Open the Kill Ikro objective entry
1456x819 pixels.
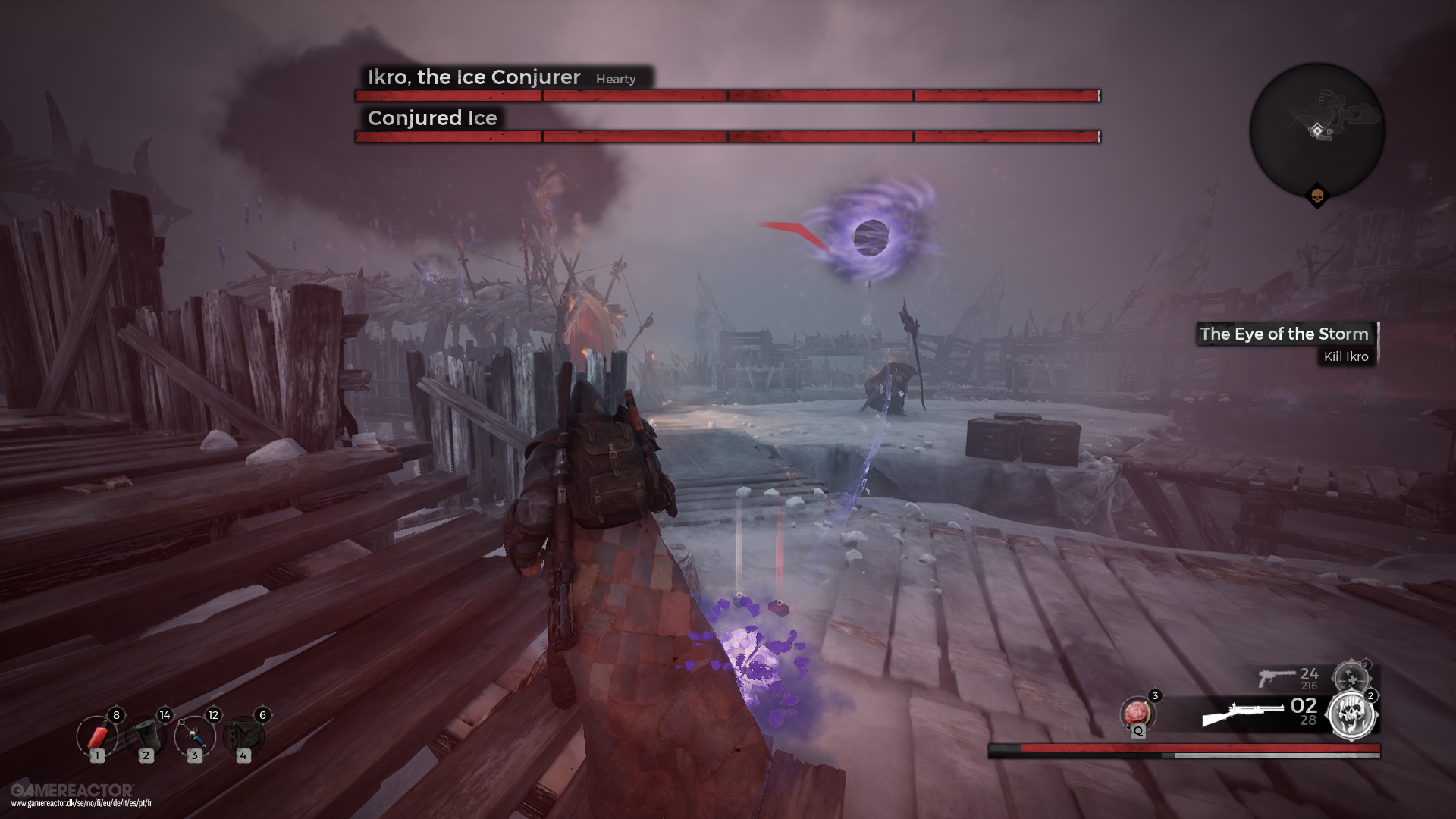point(1346,355)
